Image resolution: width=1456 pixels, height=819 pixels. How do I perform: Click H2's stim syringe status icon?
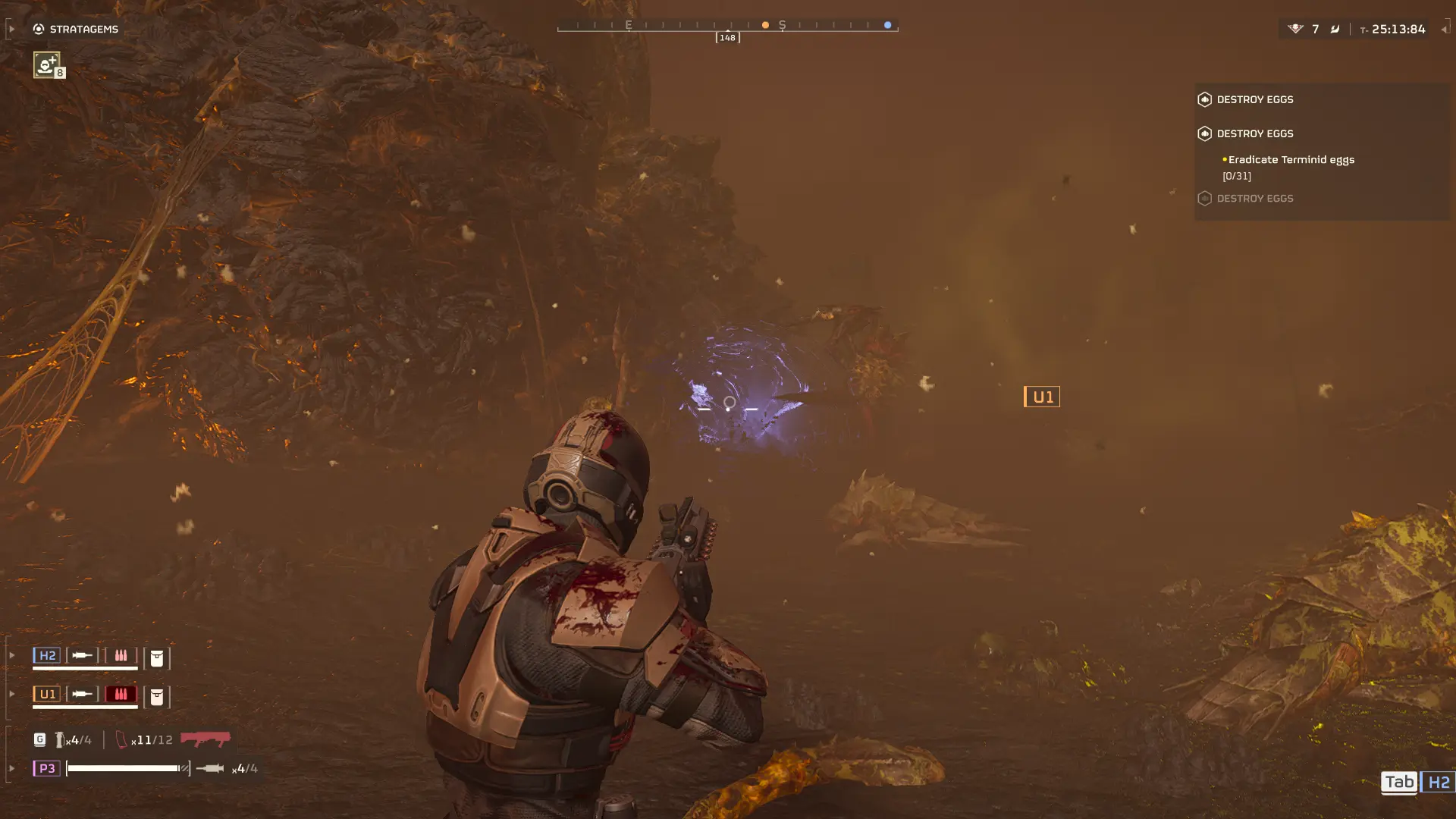point(82,655)
